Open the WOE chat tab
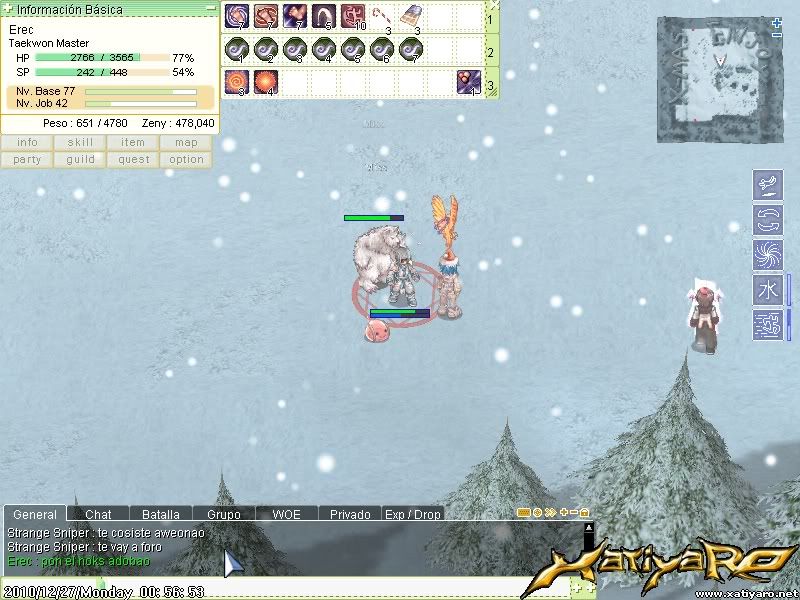Image resolution: width=800 pixels, height=600 pixels. click(286, 514)
